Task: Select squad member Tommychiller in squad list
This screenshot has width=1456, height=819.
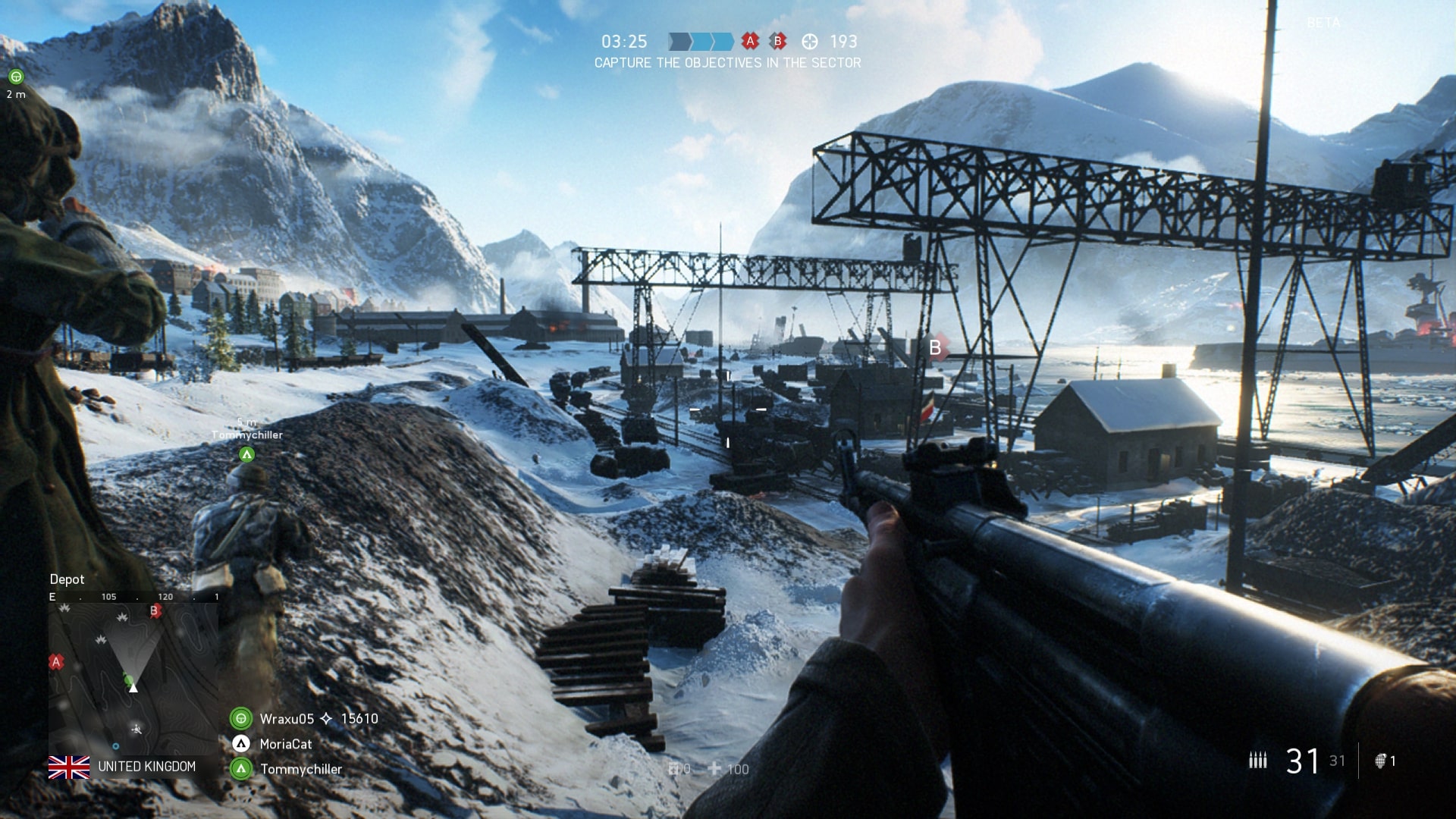Action: point(300,769)
